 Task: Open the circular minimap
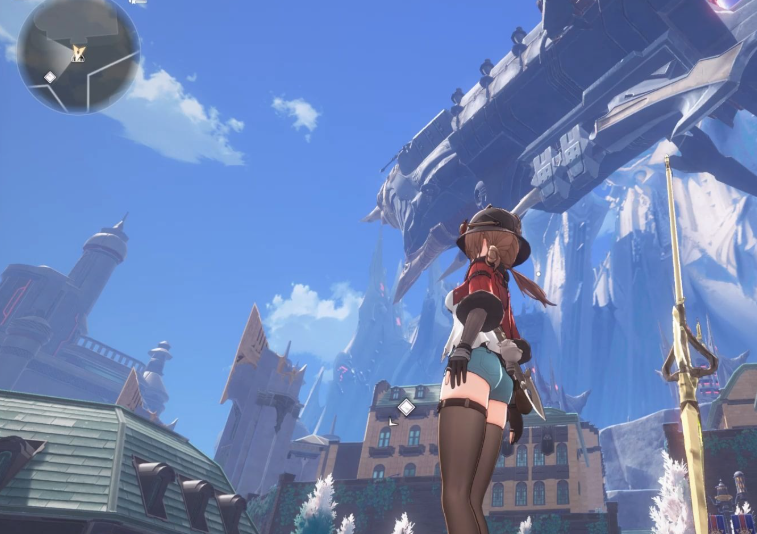[78, 54]
